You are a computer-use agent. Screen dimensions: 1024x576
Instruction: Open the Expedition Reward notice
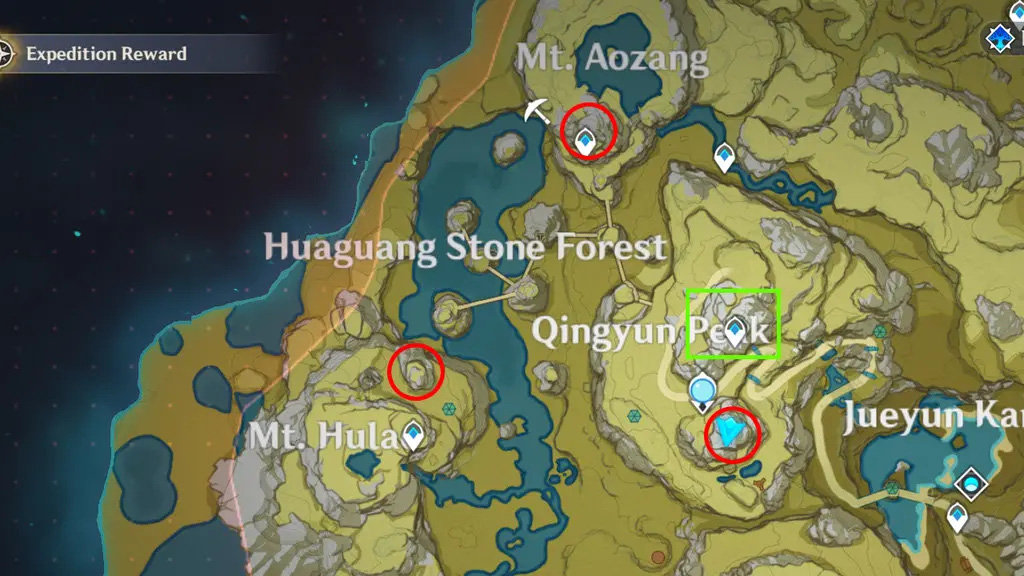tap(105, 54)
